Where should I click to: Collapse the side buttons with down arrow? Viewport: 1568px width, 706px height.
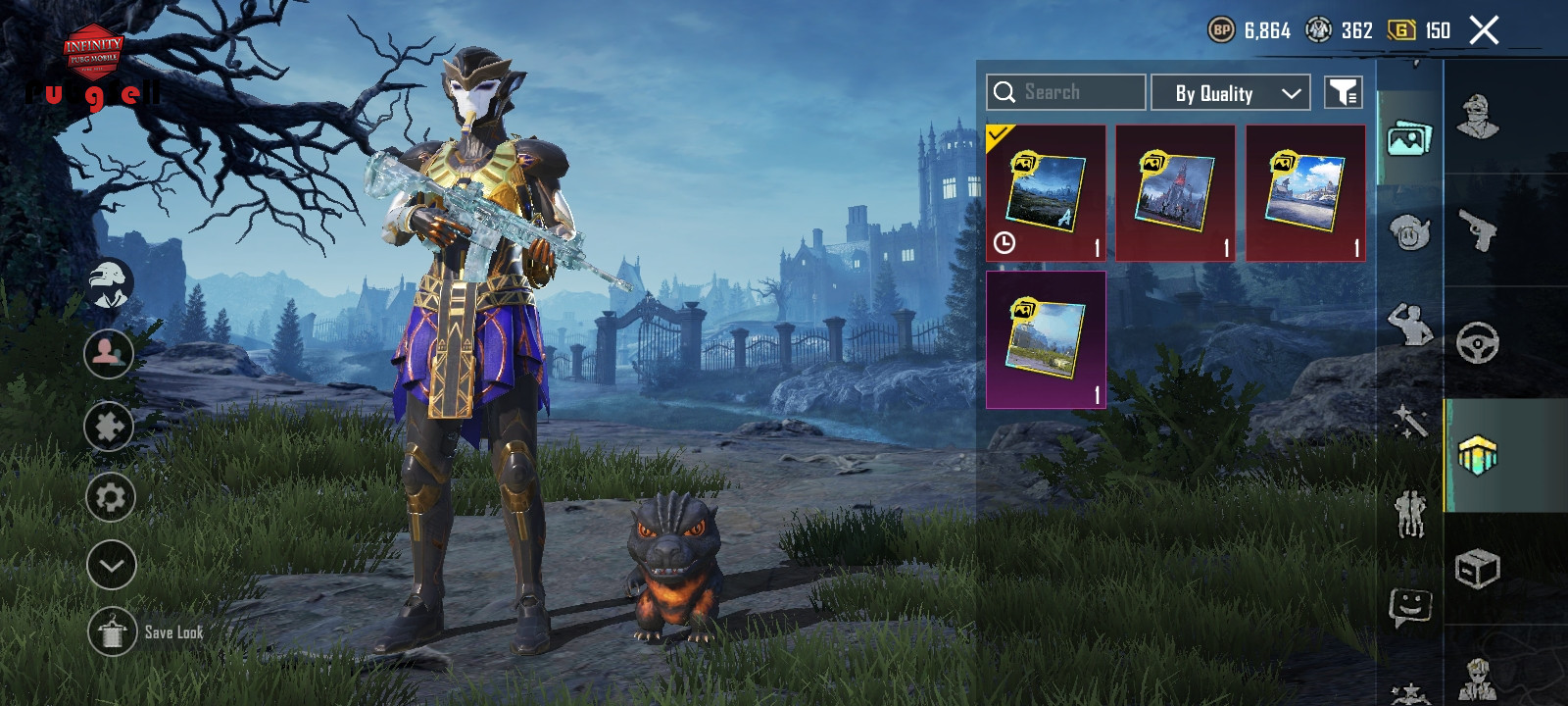pos(111,565)
